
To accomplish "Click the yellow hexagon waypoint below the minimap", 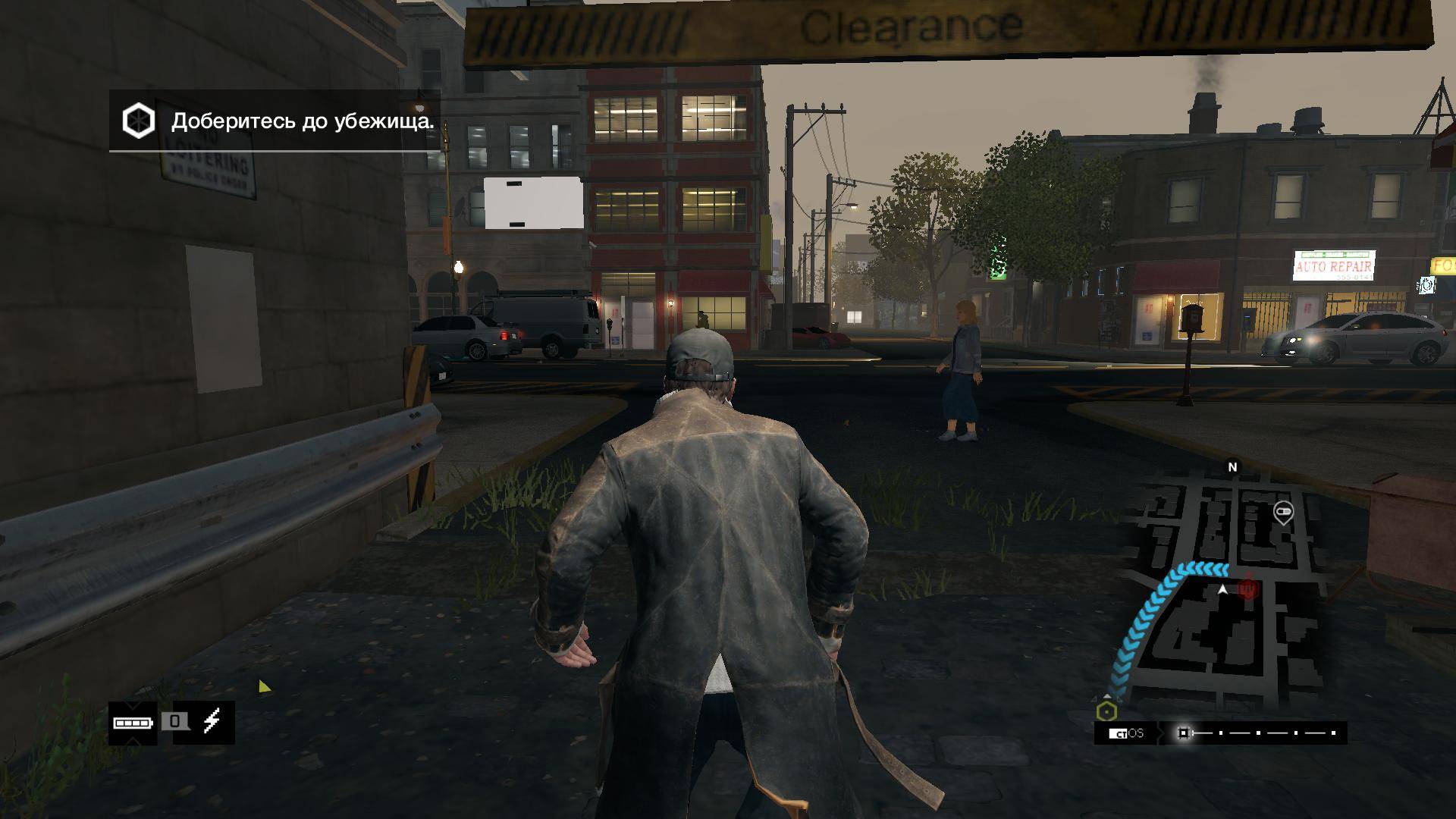I will [x=1107, y=712].
